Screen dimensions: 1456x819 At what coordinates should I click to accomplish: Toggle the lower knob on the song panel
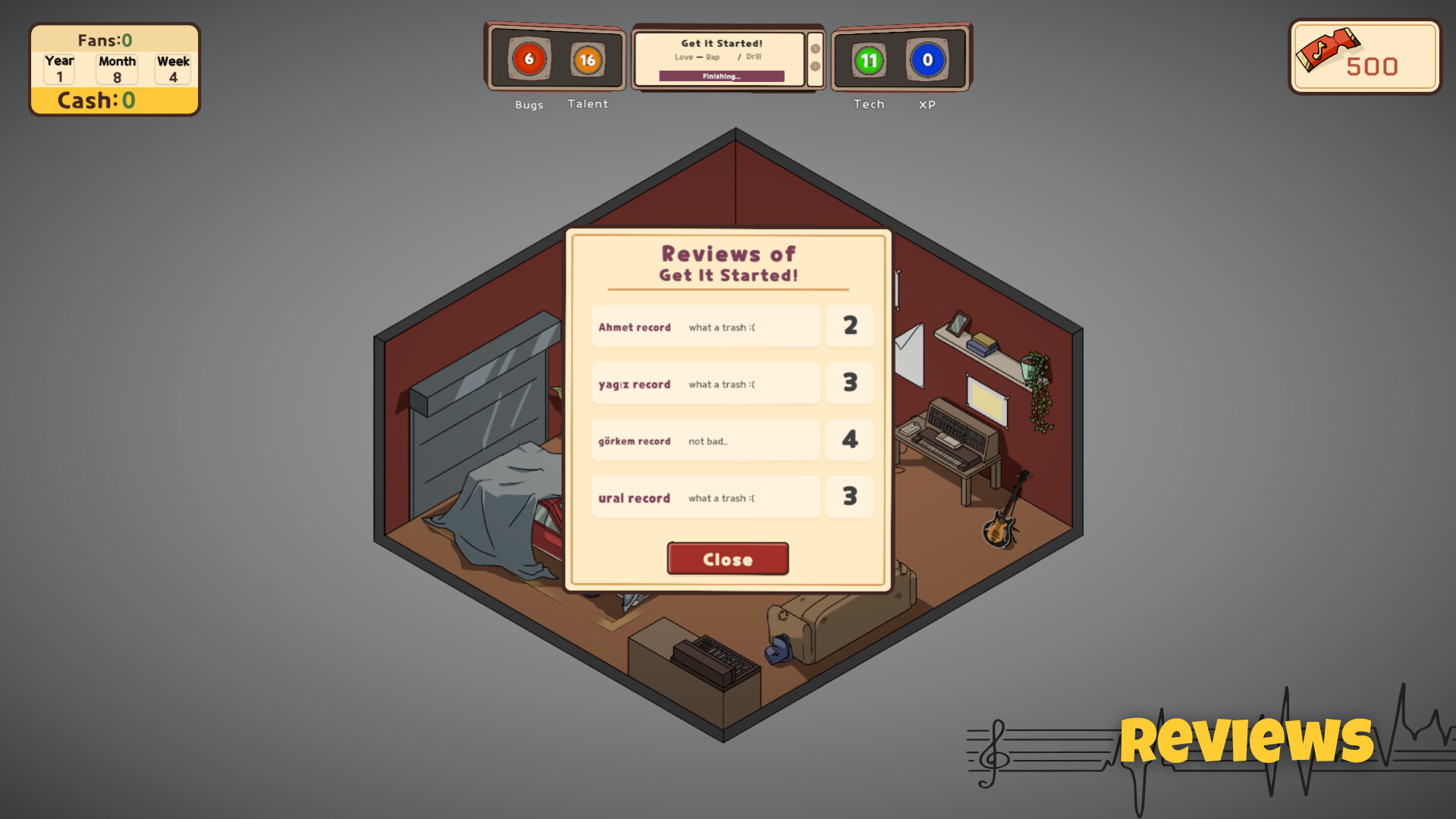815,68
